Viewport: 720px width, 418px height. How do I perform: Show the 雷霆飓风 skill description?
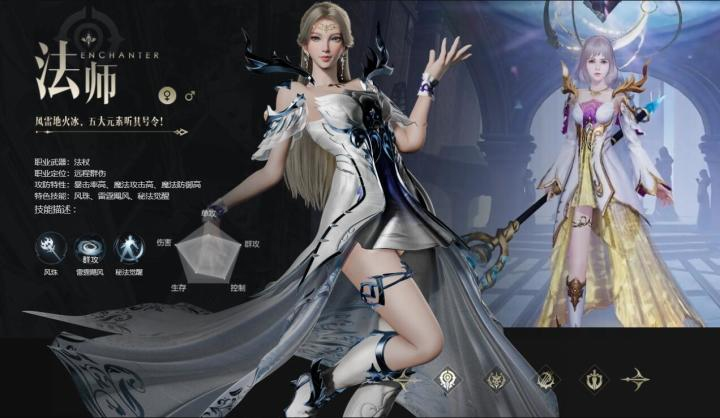[x=90, y=247]
